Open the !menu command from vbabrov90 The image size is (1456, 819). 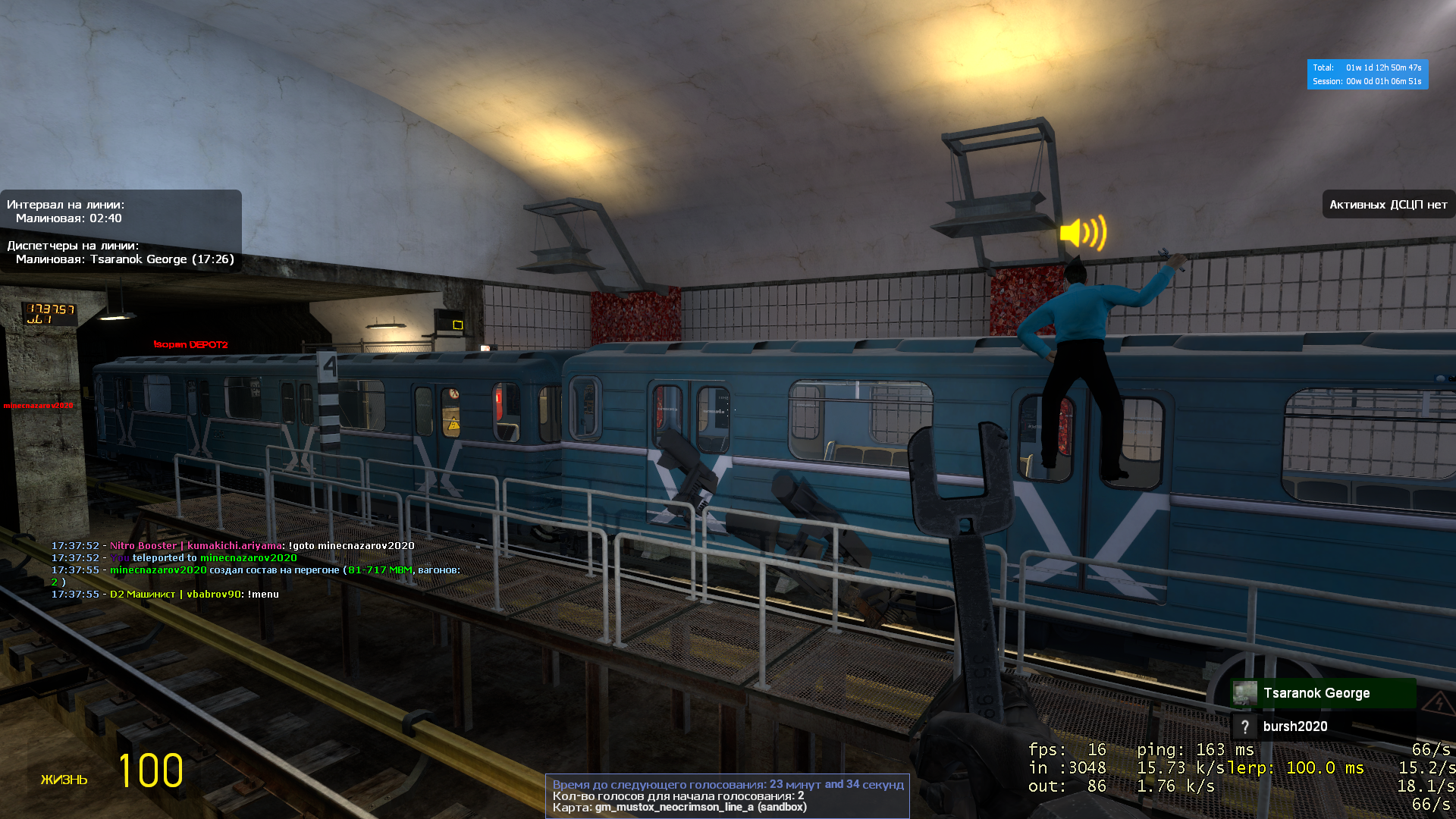pos(264,594)
